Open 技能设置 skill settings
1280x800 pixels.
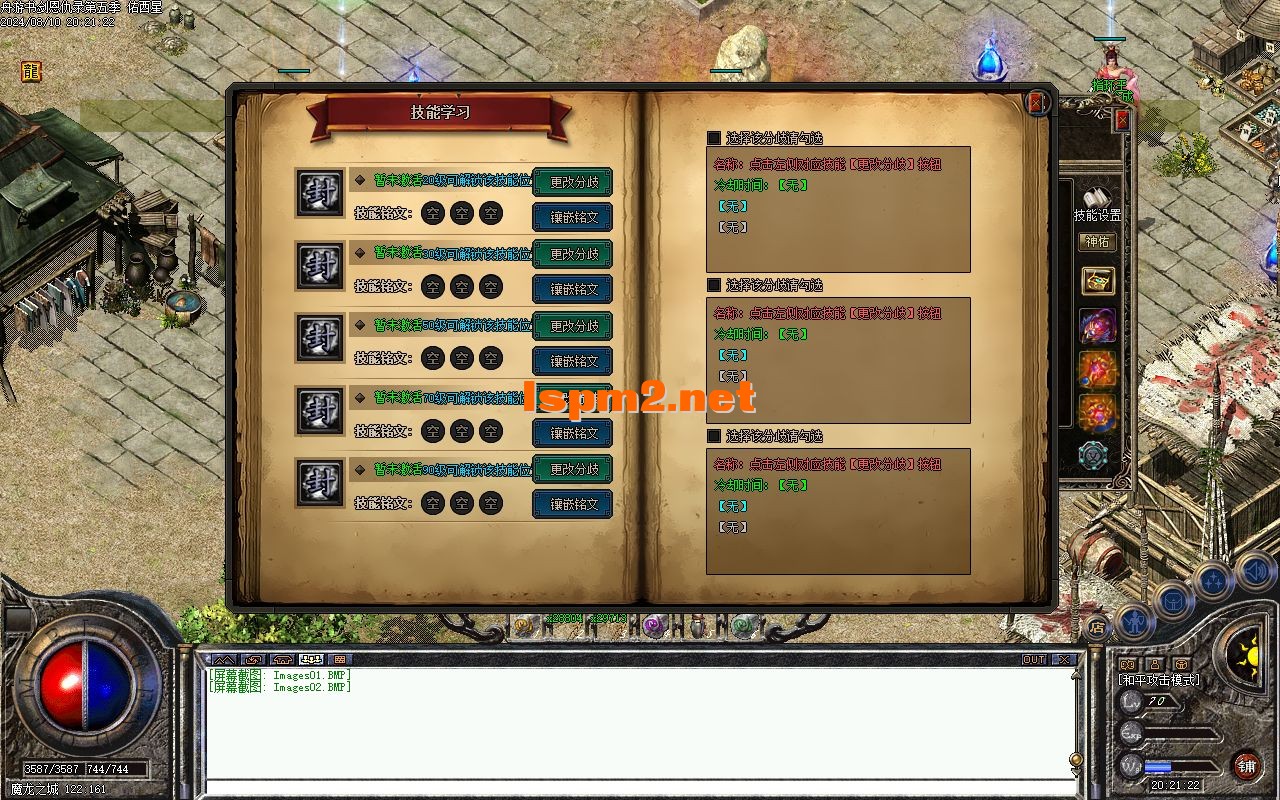pyautogui.click(x=1097, y=203)
